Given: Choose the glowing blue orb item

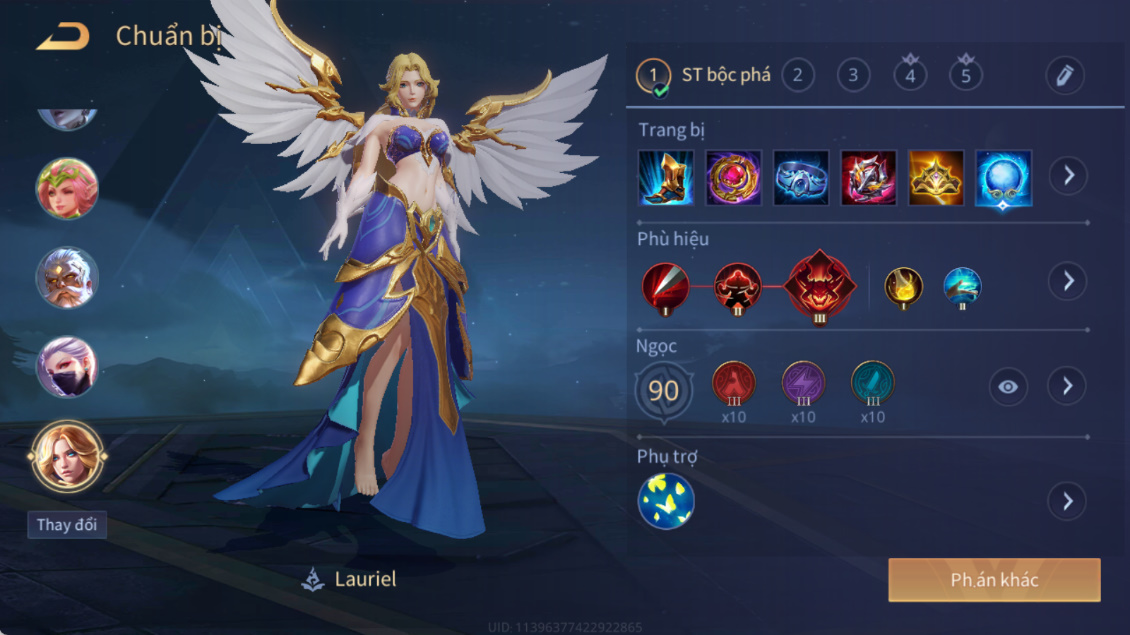Looking at the screenshot, I should (x=1003, y=178).
